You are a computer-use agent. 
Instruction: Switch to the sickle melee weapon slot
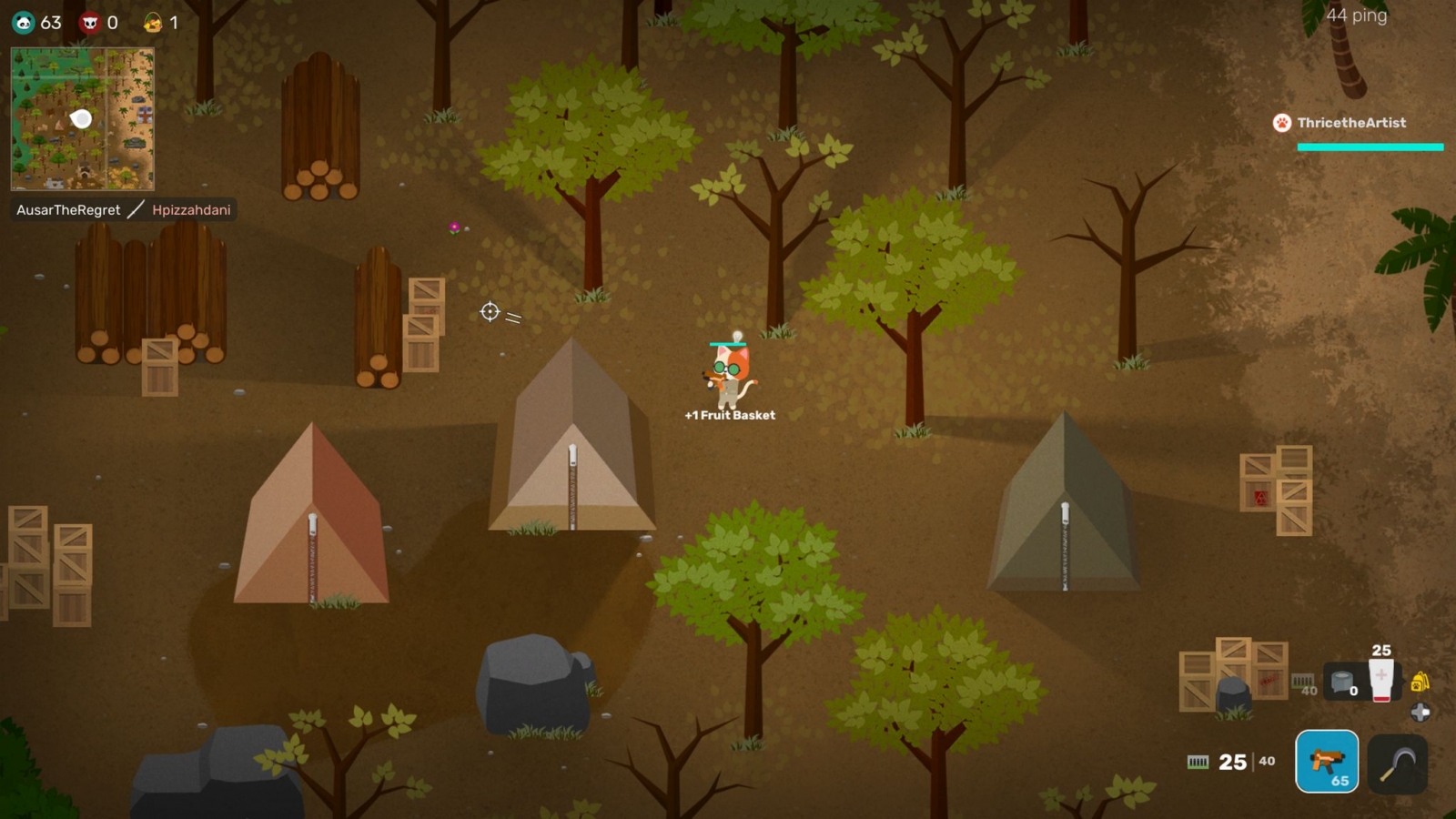point(1397,763)
